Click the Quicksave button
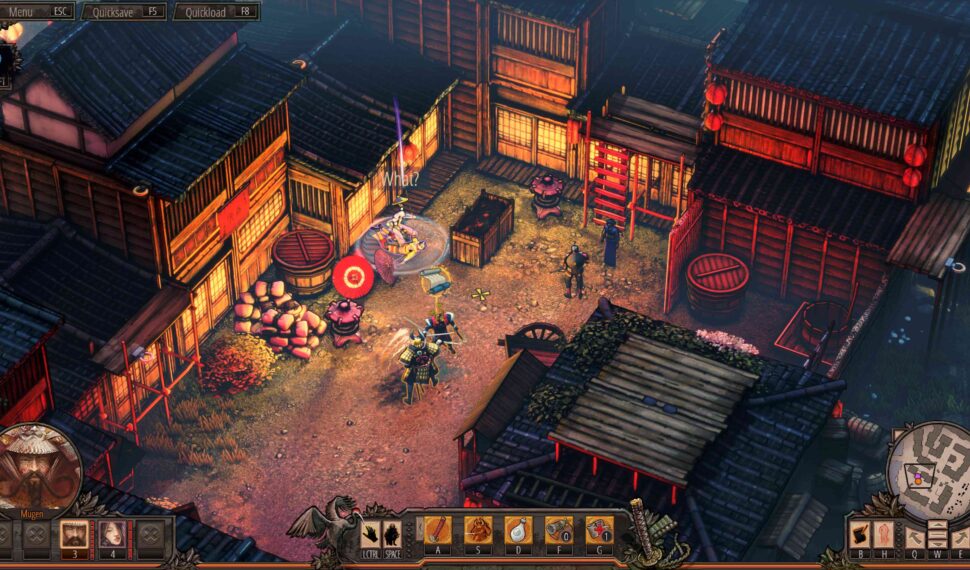Viewport: 970px width, 570px height. (125, 12)
